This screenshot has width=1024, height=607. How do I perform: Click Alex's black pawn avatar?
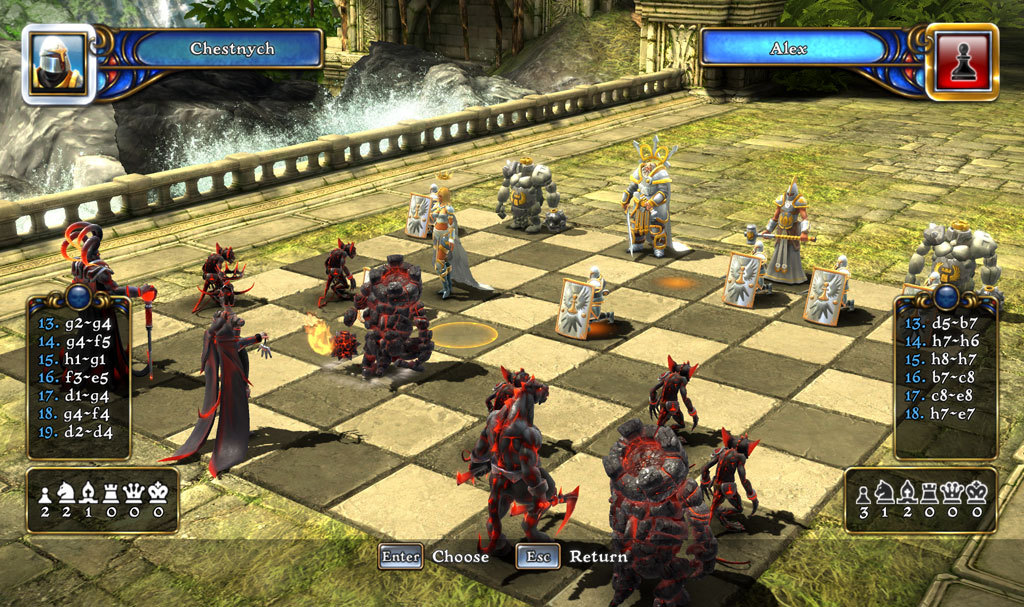(x=961, y=63)
